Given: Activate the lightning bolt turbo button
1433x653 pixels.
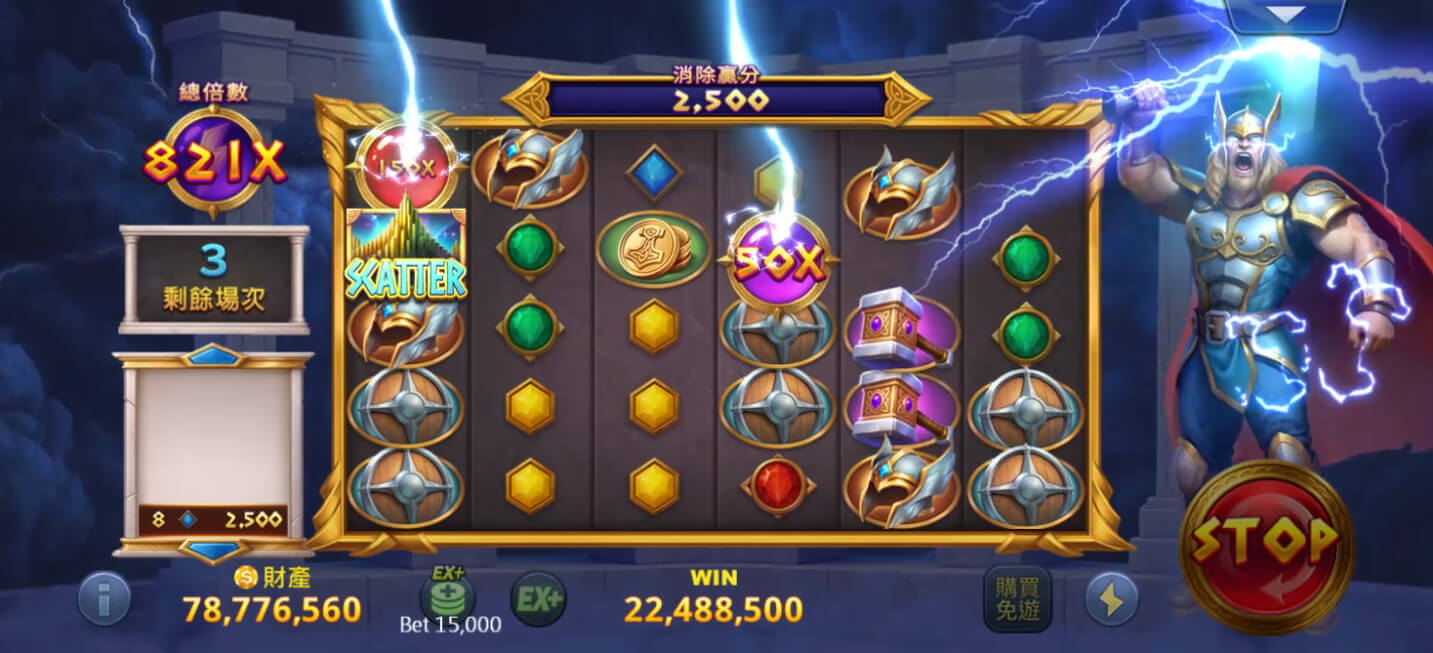Looking at the screenshot, I should pos(1111,599).
